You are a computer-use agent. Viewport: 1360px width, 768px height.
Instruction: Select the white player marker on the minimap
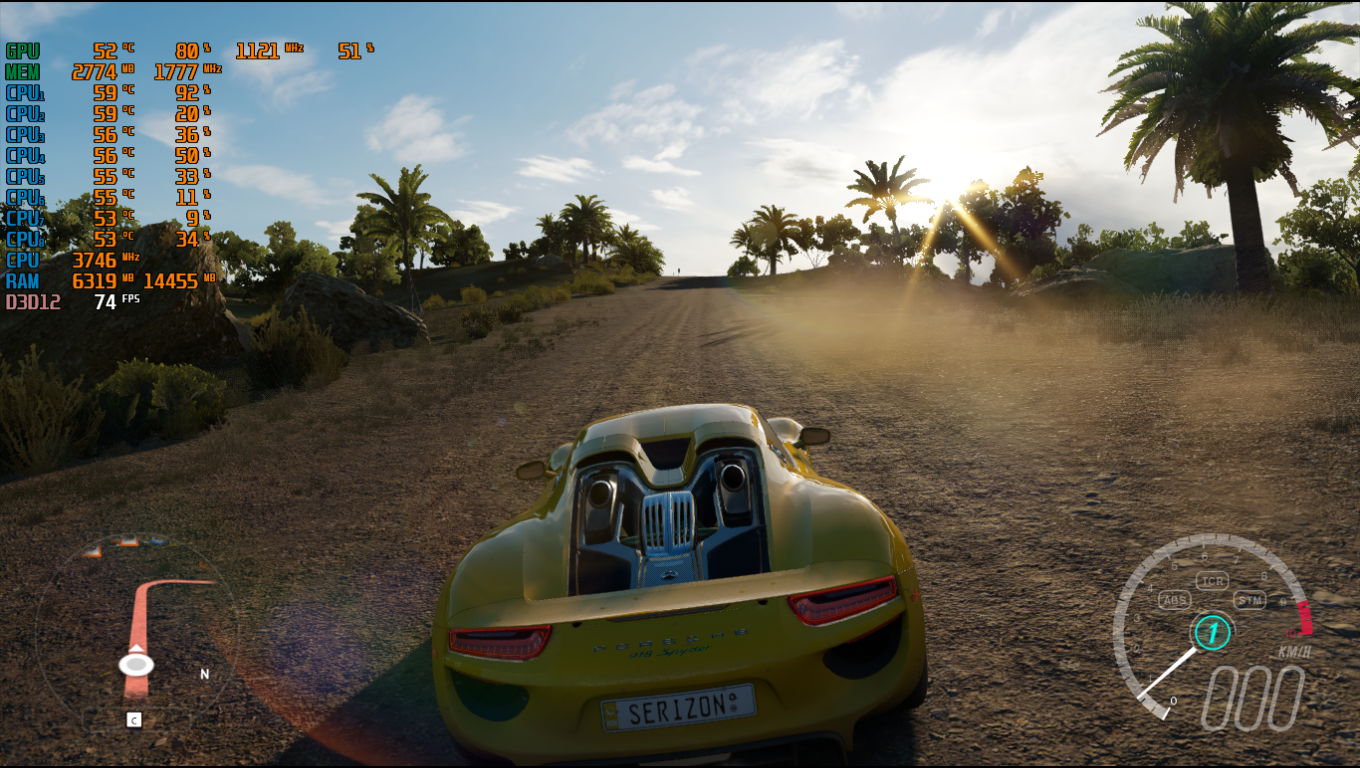tap(136, 664)
